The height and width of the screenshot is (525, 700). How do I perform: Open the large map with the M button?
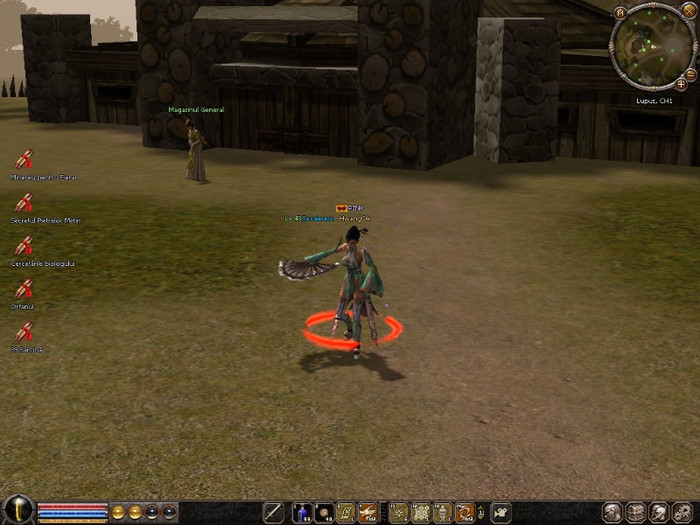(620, 12)
